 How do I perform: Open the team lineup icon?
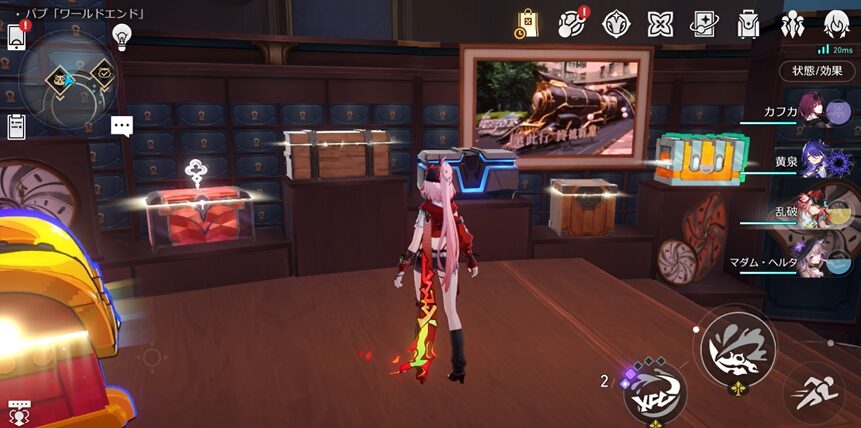click(793, 23)
